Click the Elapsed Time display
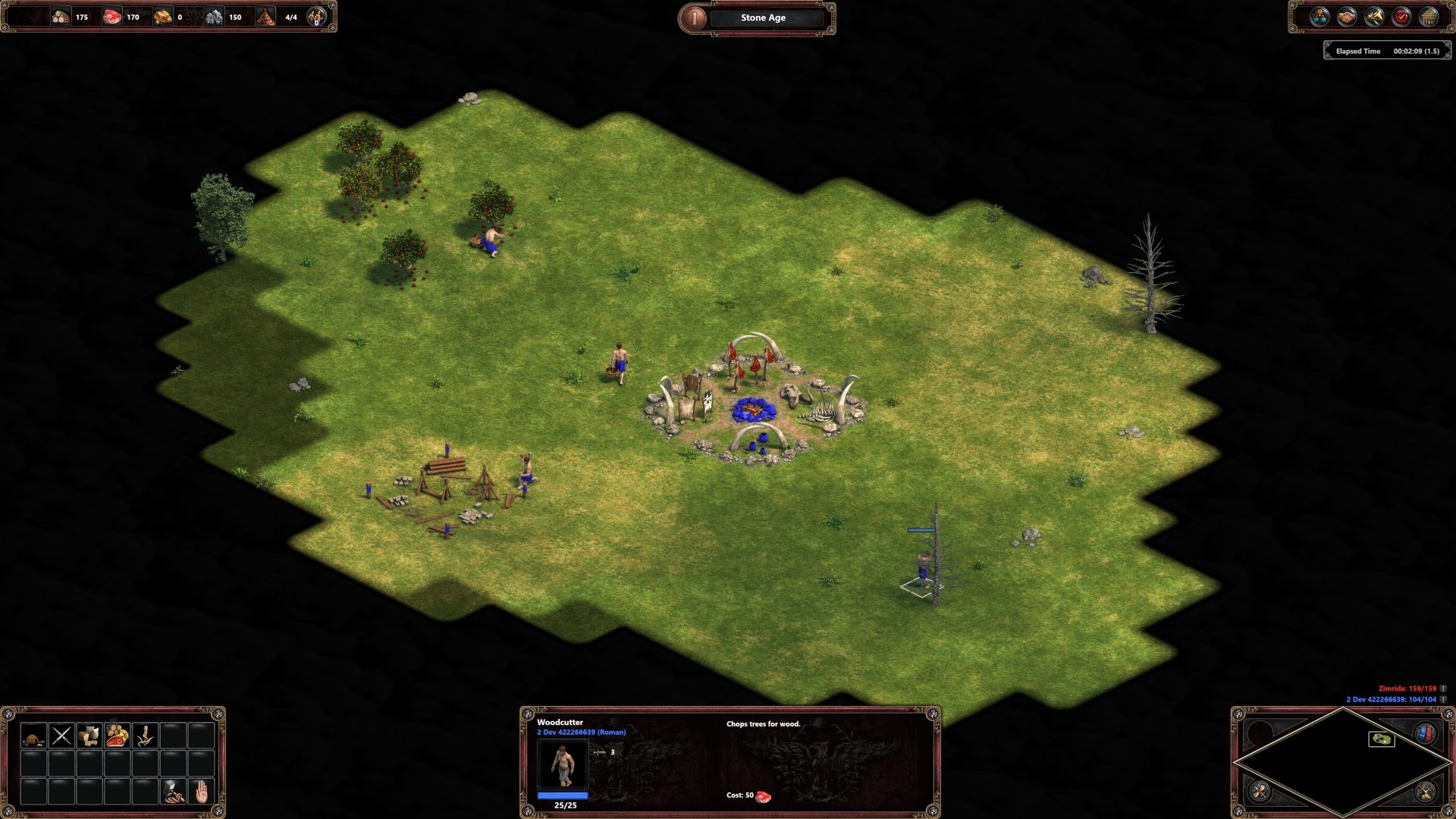1456x819 pixels. (1388, 52)
